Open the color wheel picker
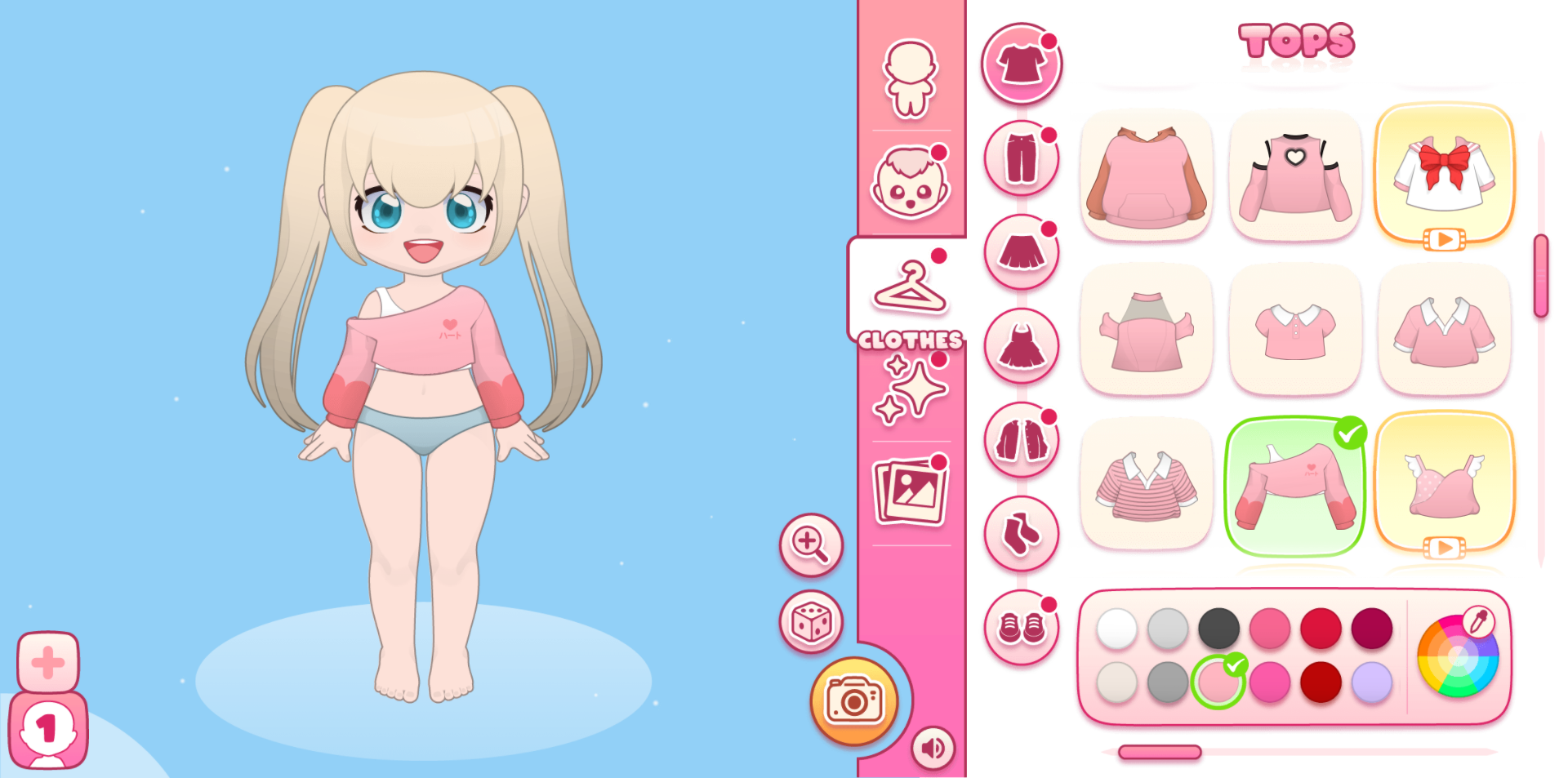The height and width of the screenshot is (778, 1568). point(1458,656)
